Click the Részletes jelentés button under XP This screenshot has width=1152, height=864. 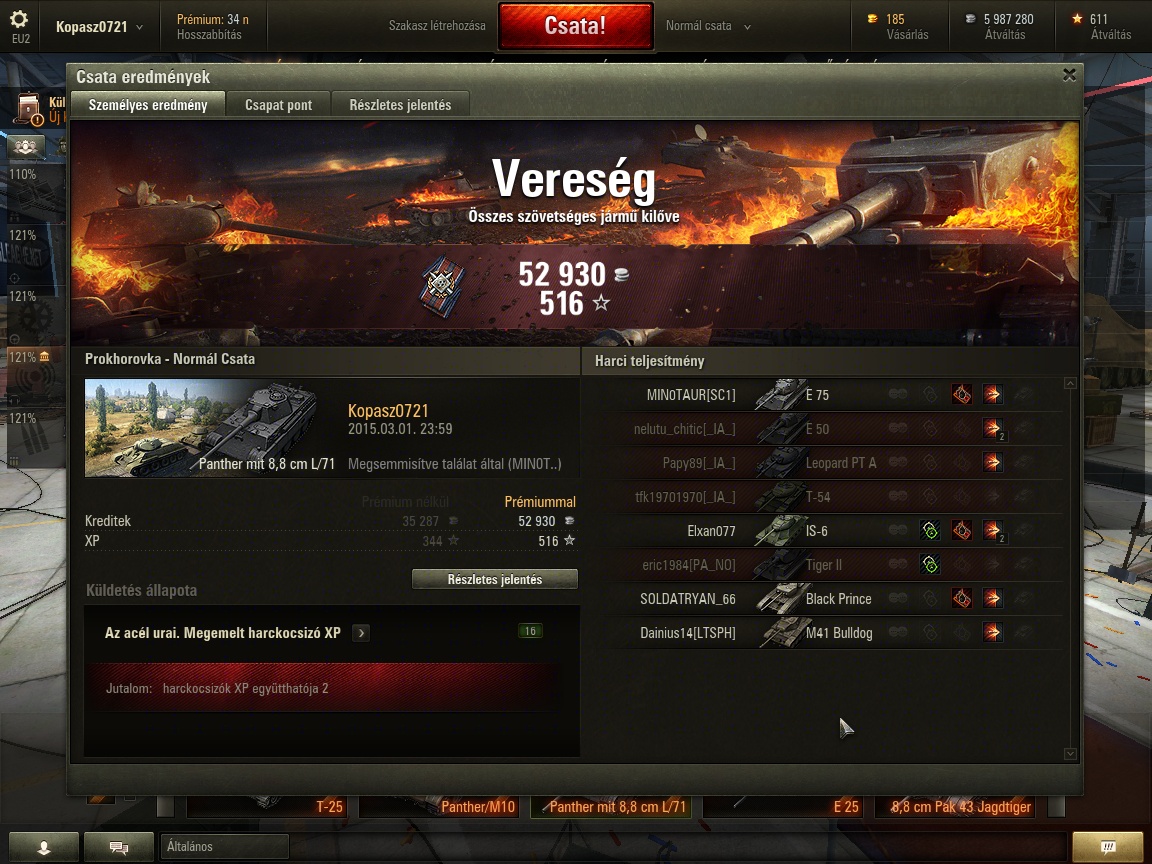(495, 580)
